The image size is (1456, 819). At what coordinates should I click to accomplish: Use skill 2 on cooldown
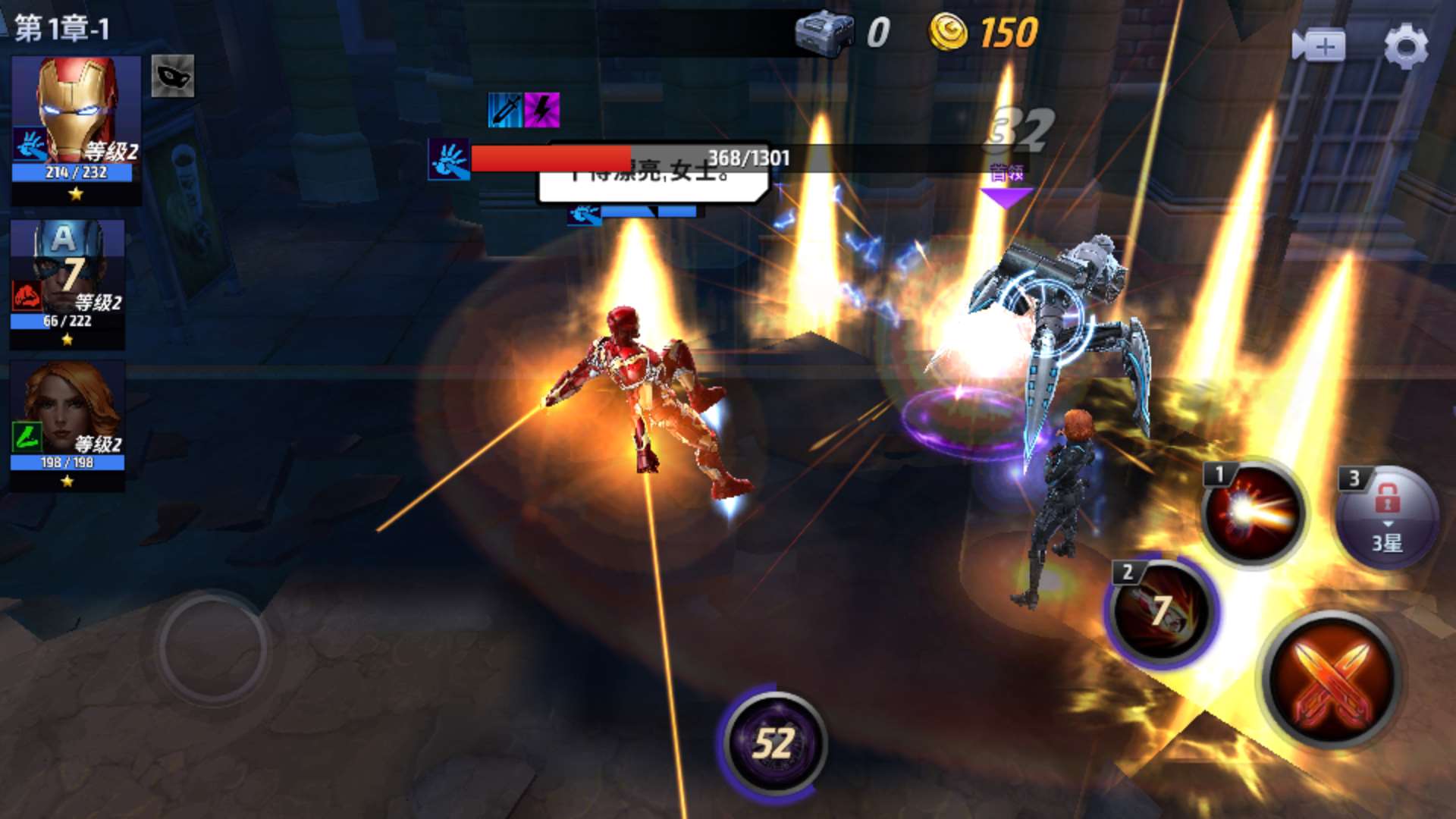tap(1160, 610)
